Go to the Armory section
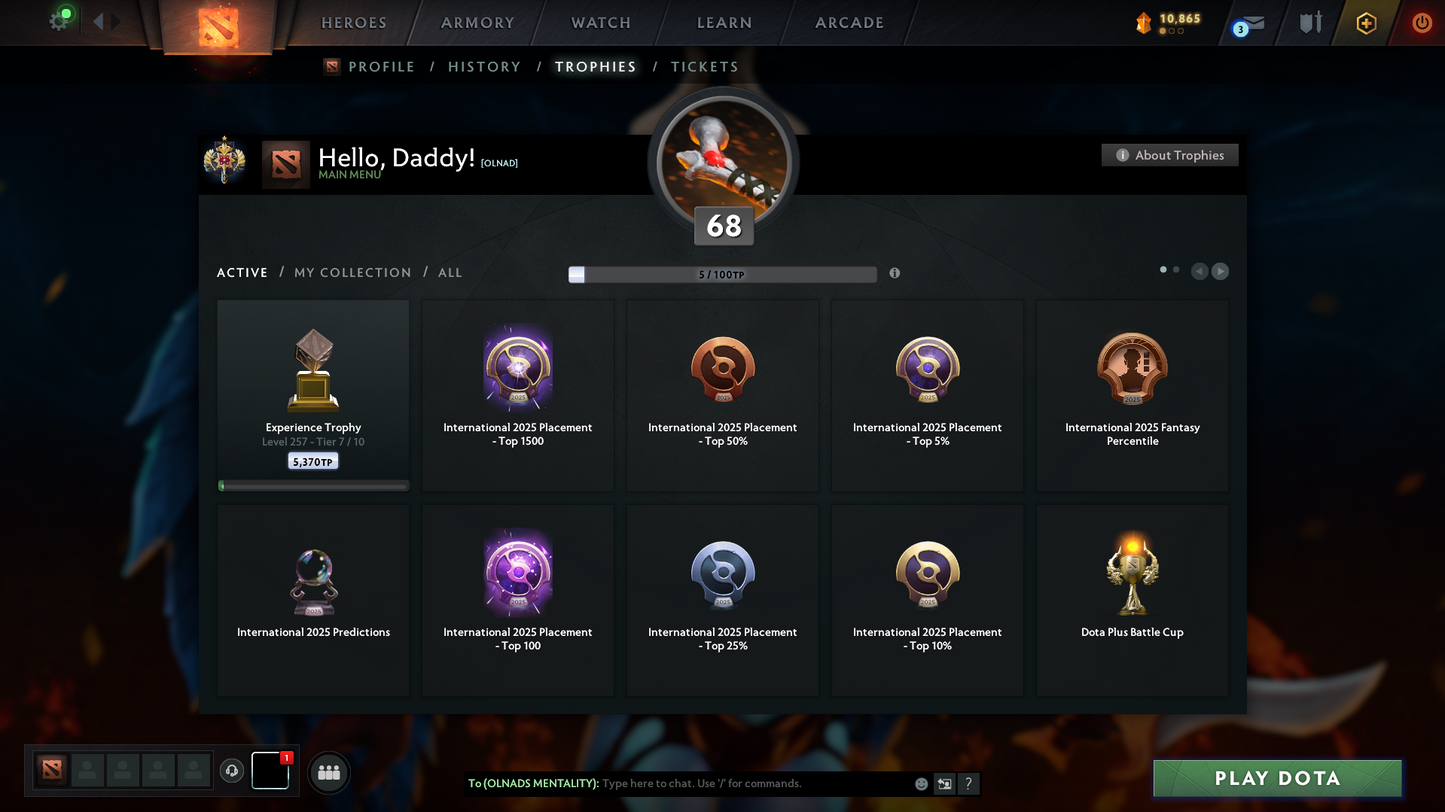 click(477, 23)
